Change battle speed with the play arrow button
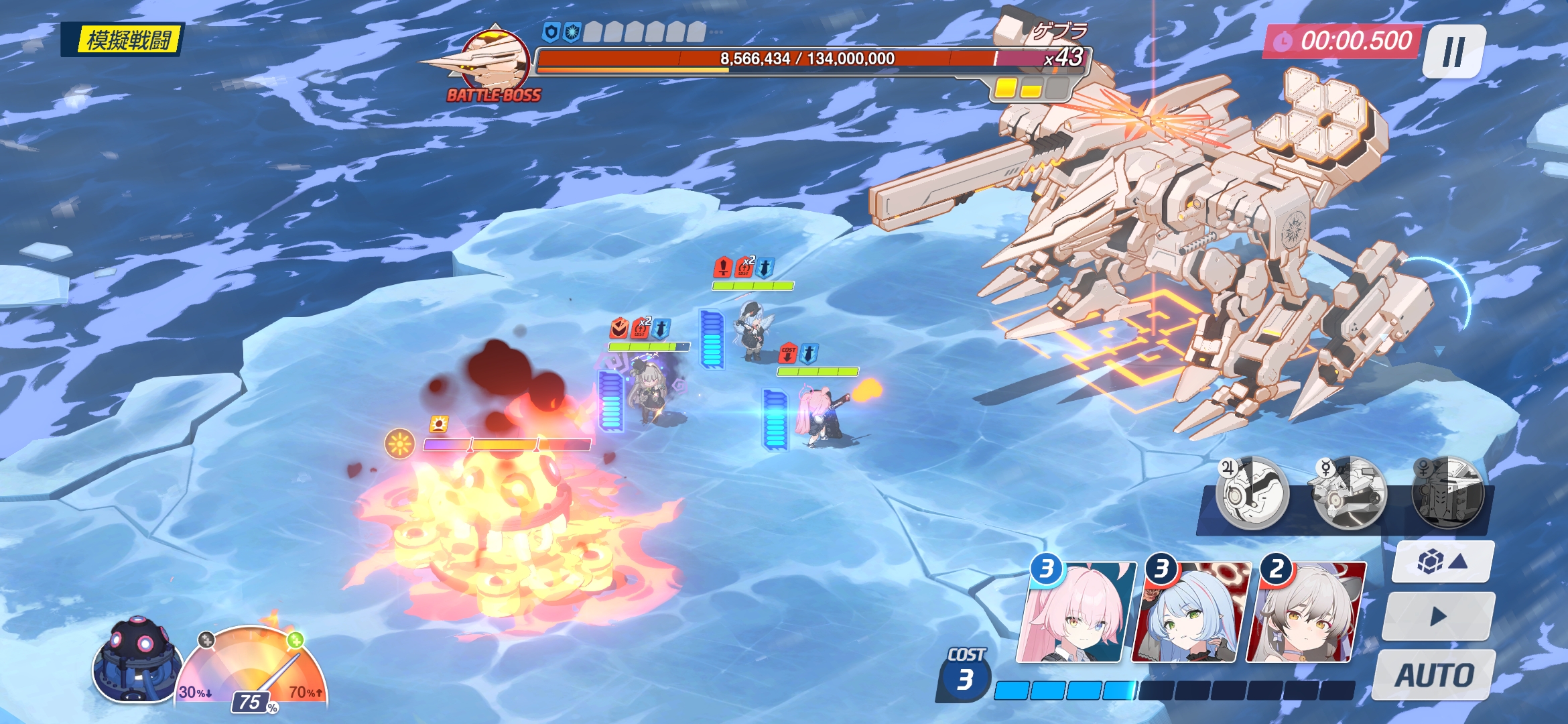 pyautogui.click(x=1438, y=617)
